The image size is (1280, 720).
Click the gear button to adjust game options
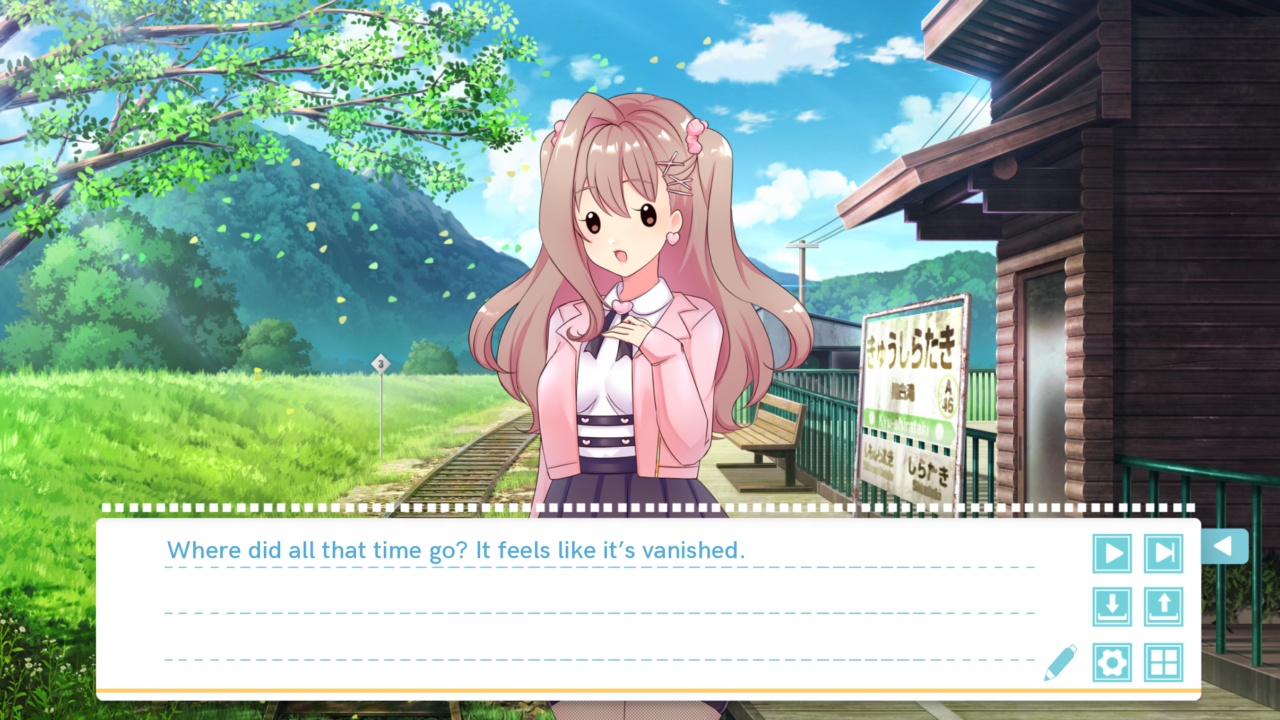[1112, 662]
